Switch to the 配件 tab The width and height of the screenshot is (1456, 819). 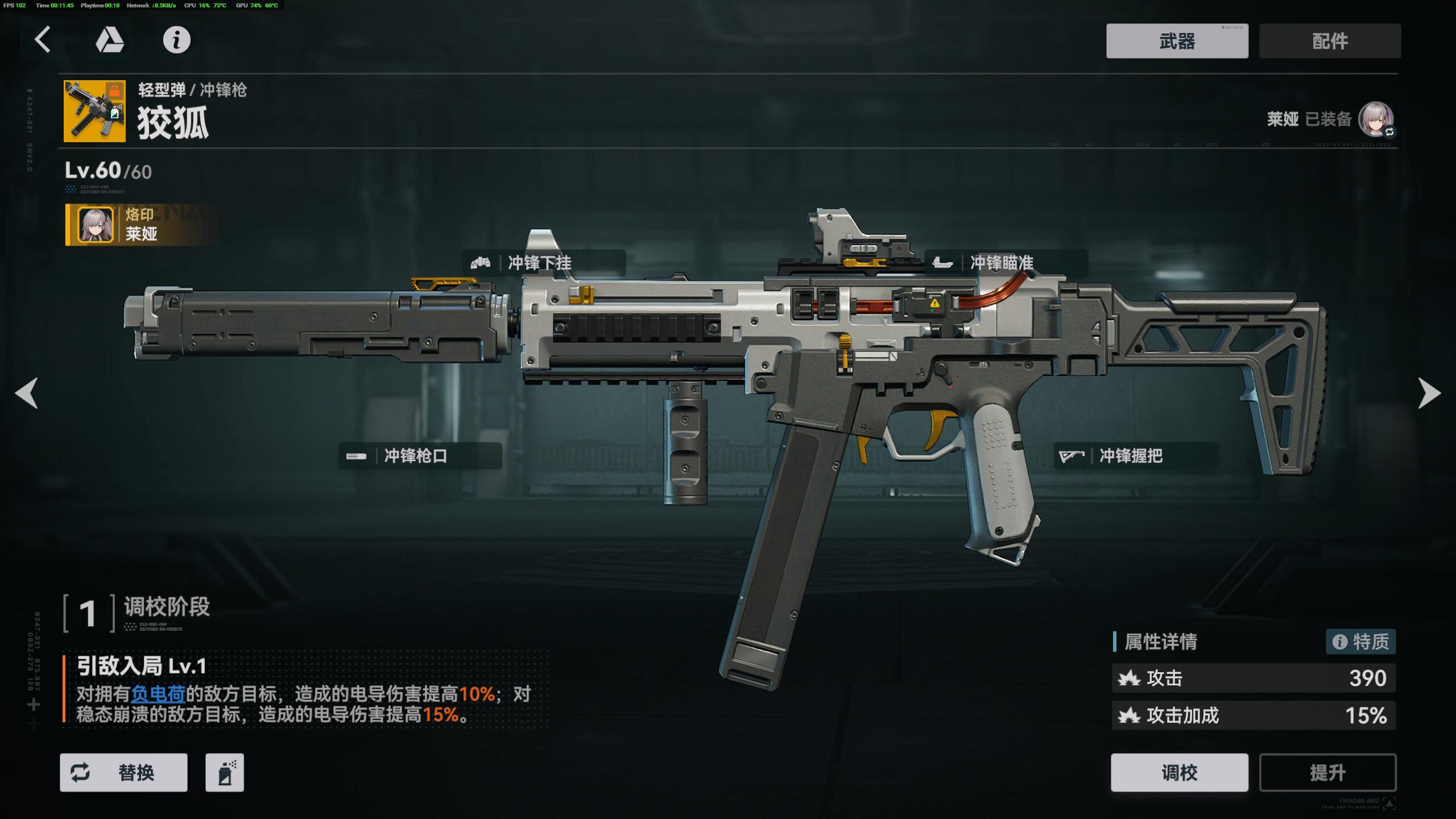[x=1330, y=41]
